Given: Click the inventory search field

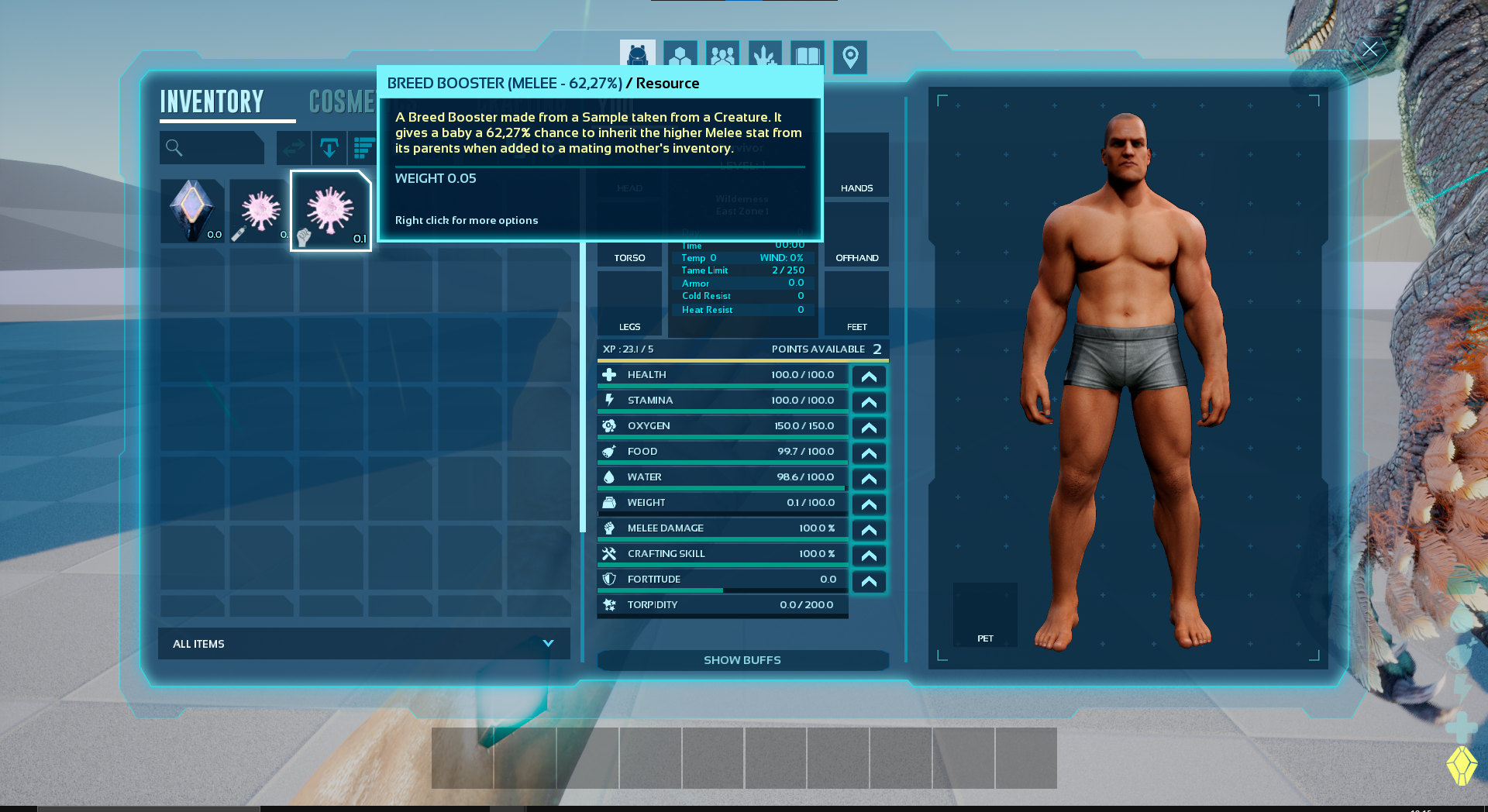Looking at the screenshot, I should [212, 147].
